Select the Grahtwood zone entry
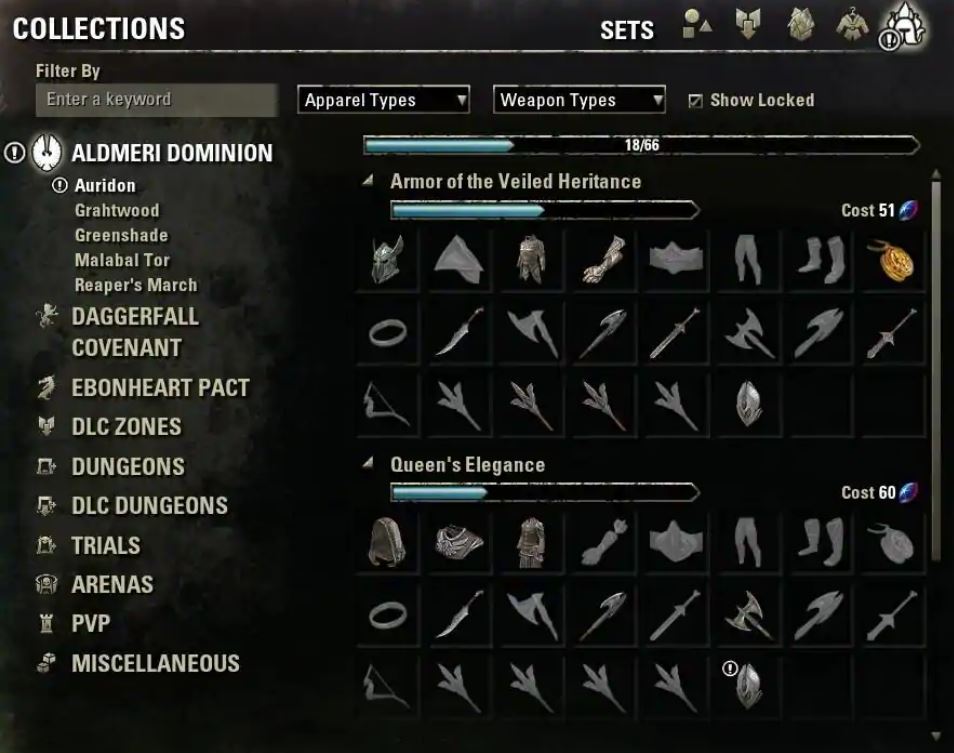Screen dimensions: 954x753 point(116,210)
